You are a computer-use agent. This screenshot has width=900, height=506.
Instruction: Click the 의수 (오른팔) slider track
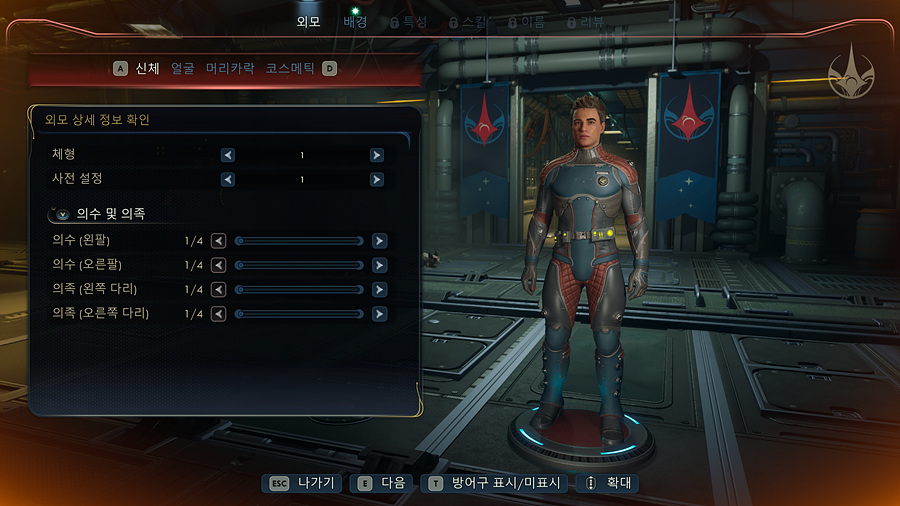(299, 265)
